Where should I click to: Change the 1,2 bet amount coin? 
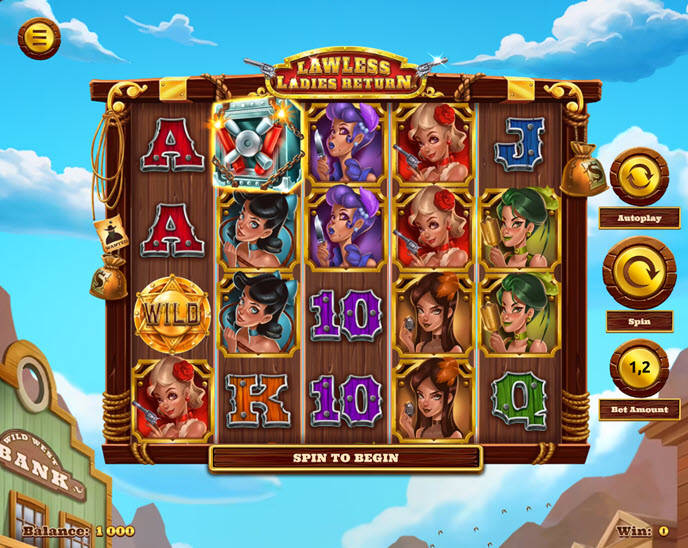(639, 368)
